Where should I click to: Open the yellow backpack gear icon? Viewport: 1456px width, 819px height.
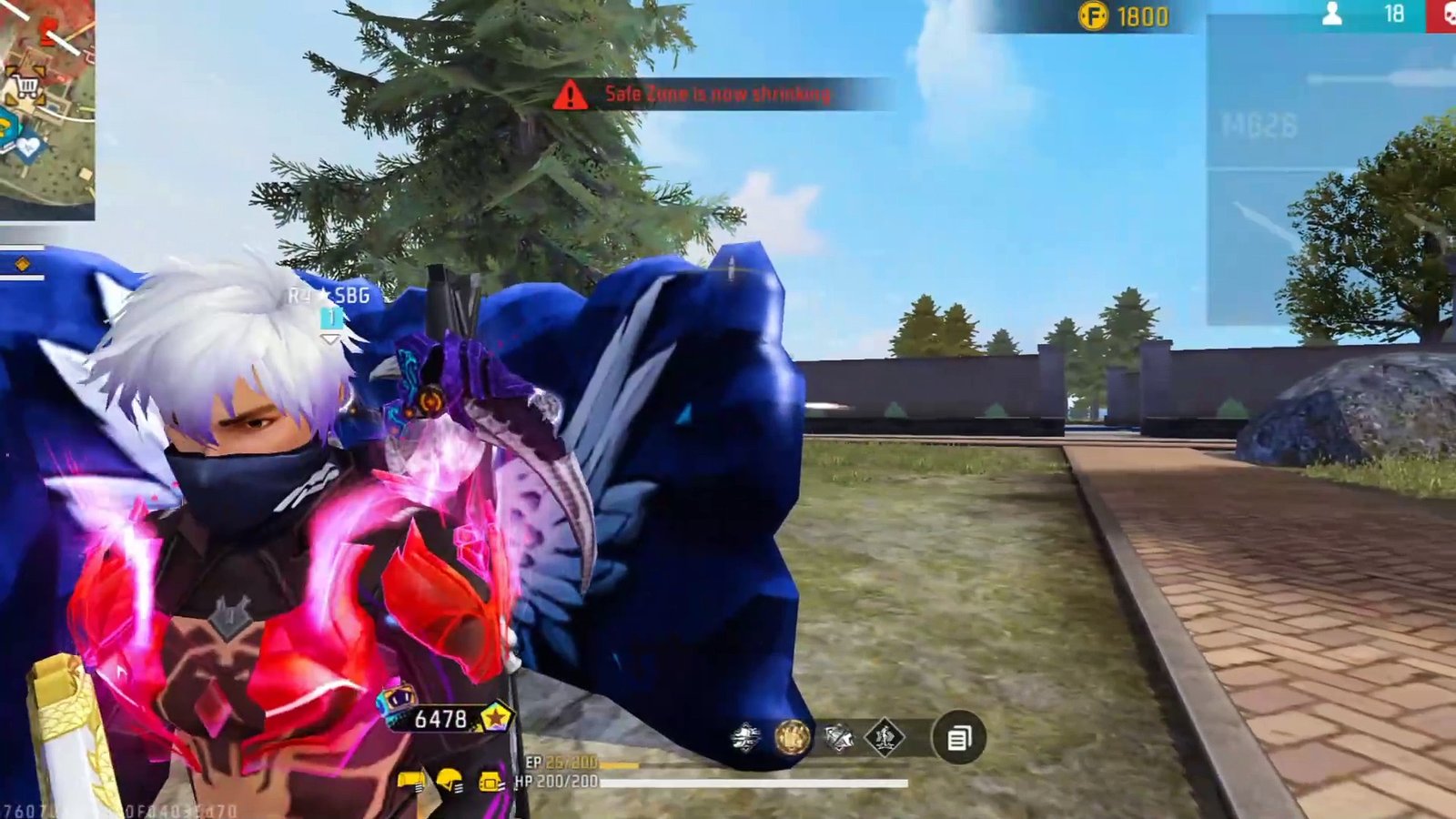click(411, 781)
